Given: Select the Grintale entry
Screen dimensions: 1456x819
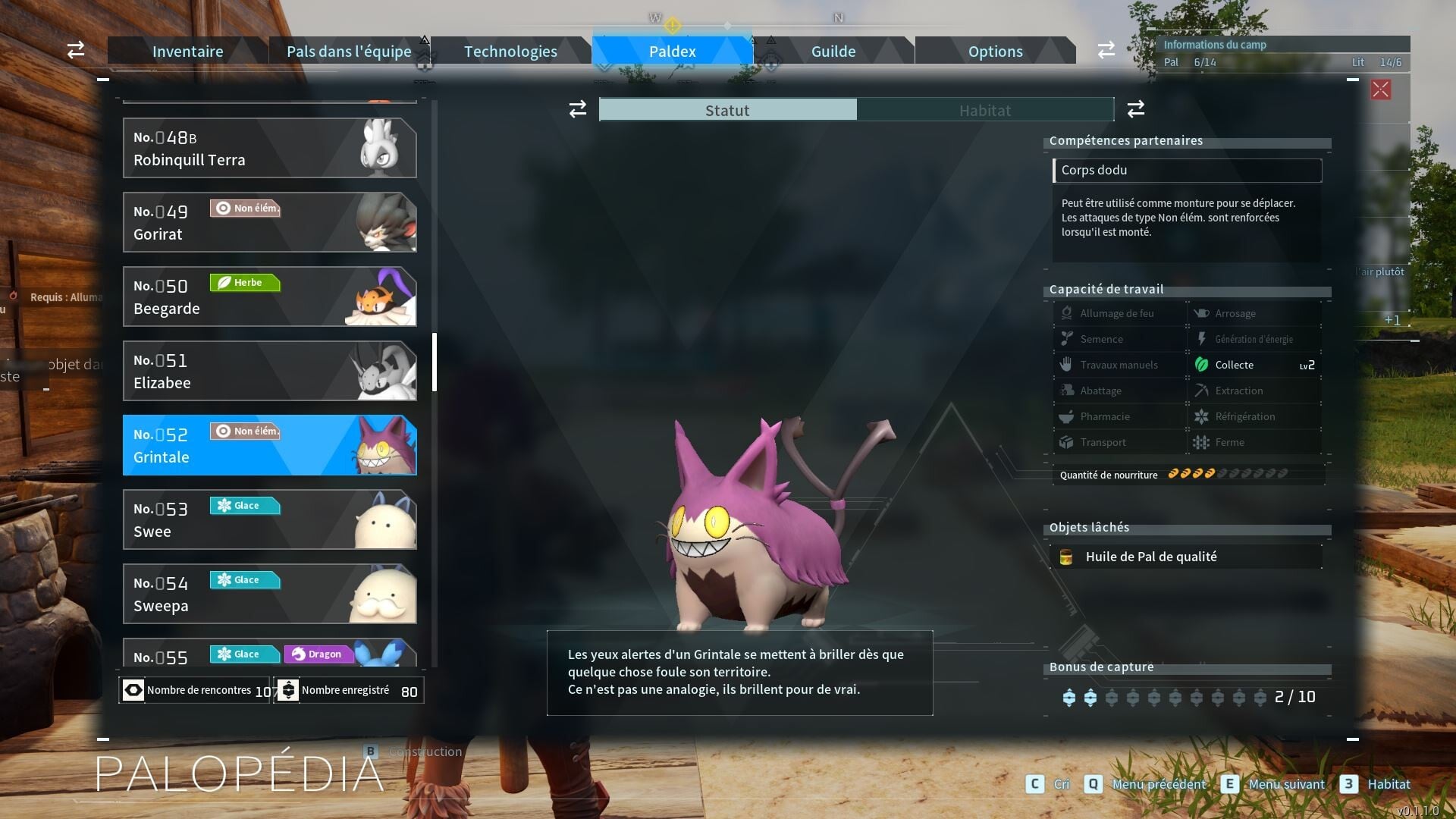Looking at the screenshot, I should click(x=269, y=445).
